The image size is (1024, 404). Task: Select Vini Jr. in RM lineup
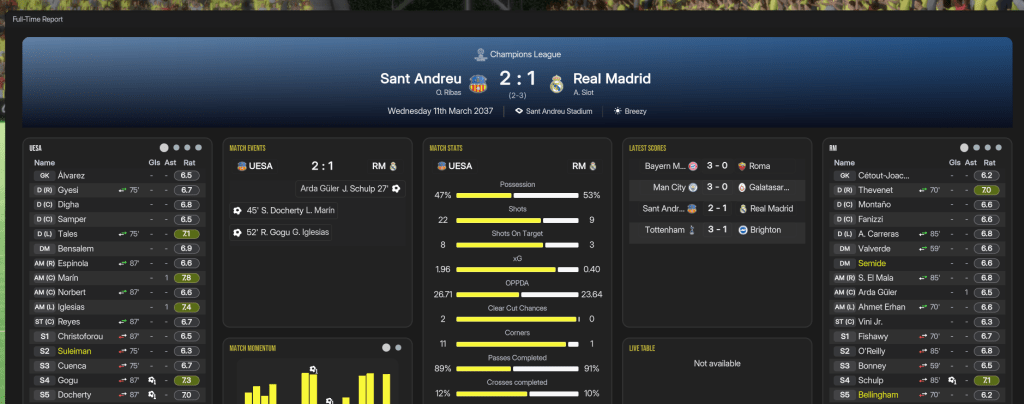coord(872,322)
